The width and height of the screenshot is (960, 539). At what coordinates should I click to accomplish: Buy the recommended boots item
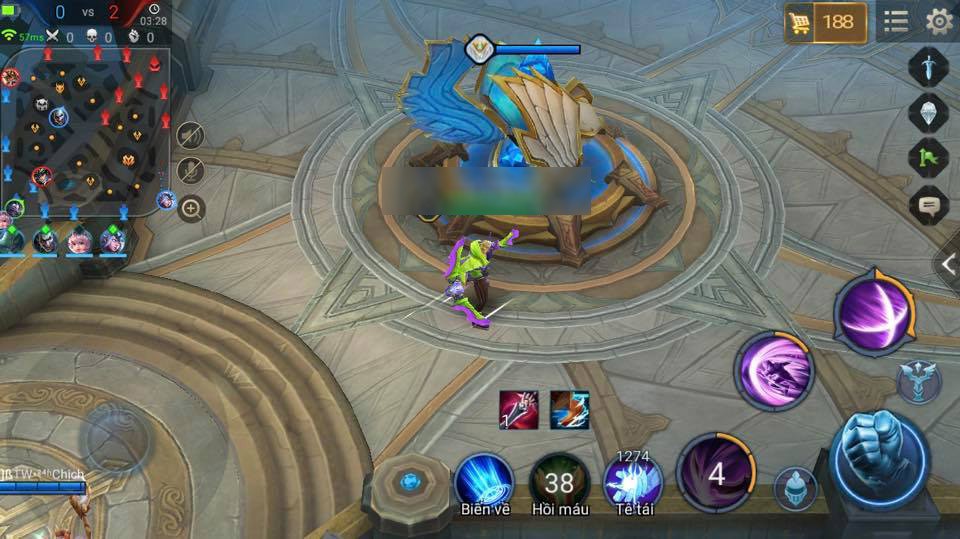point(569,410)
